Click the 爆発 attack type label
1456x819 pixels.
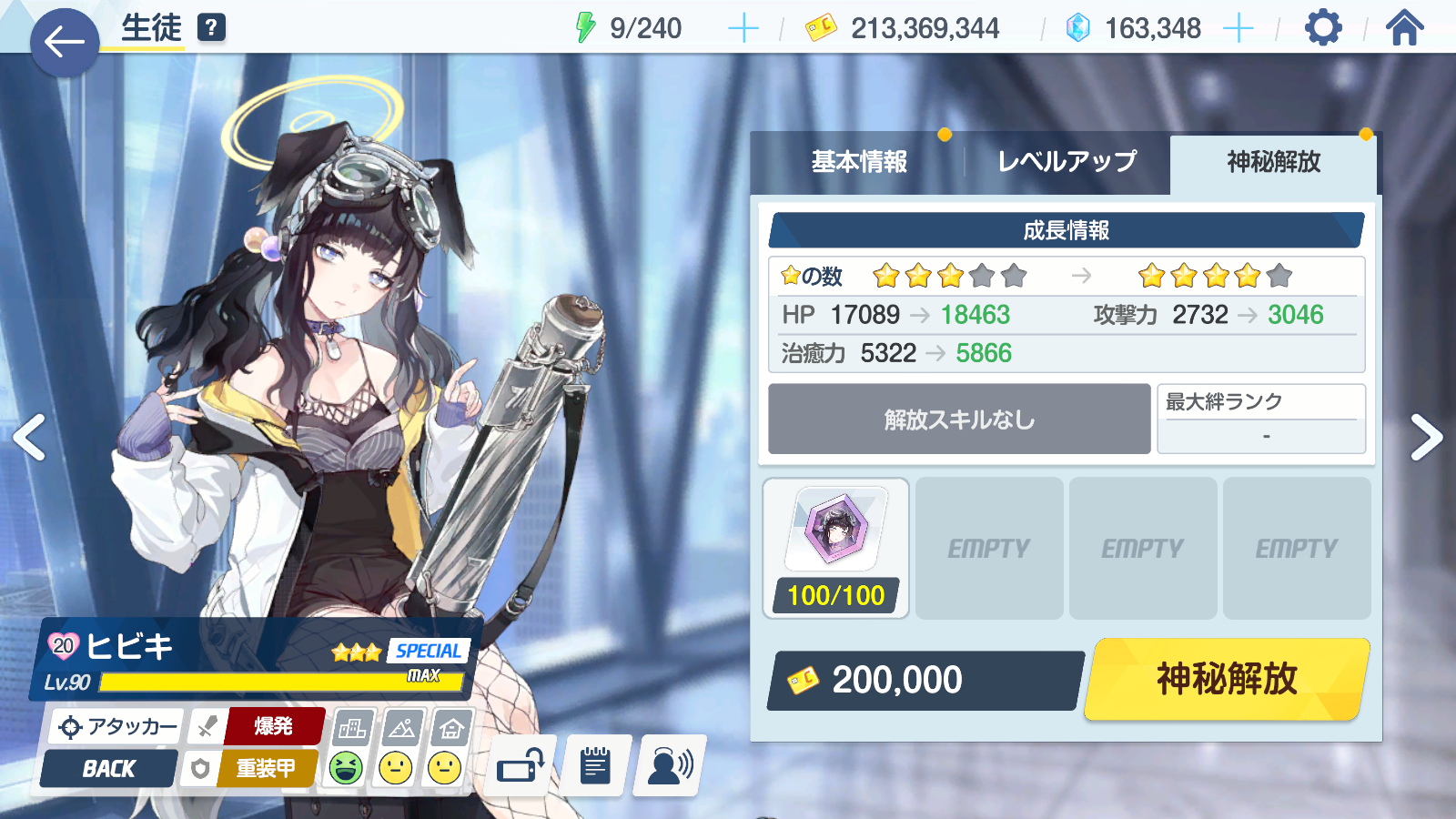tap(274, 726)
